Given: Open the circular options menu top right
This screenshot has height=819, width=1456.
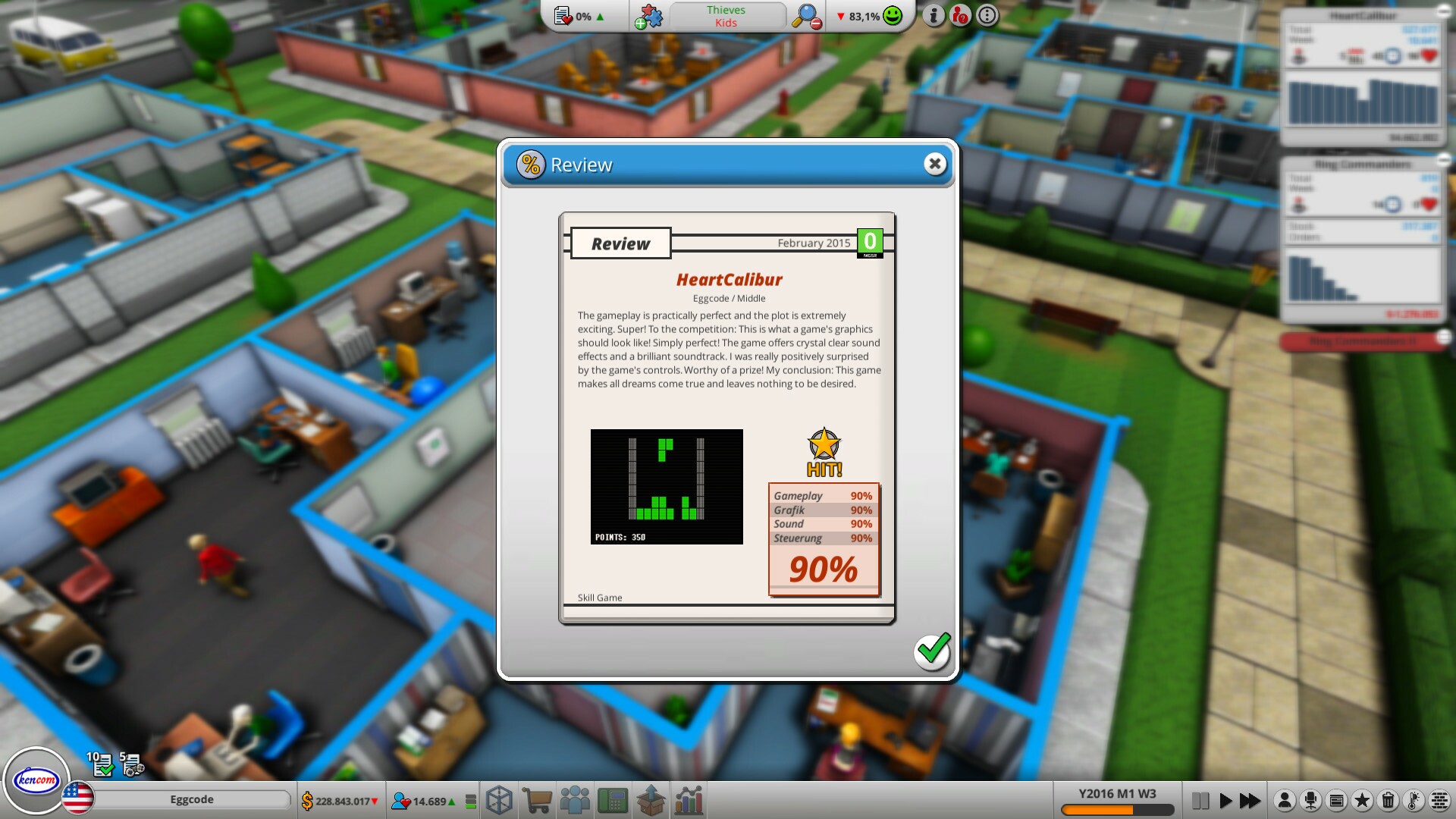Looking at the screenshot, I should [x=987, y=14].
